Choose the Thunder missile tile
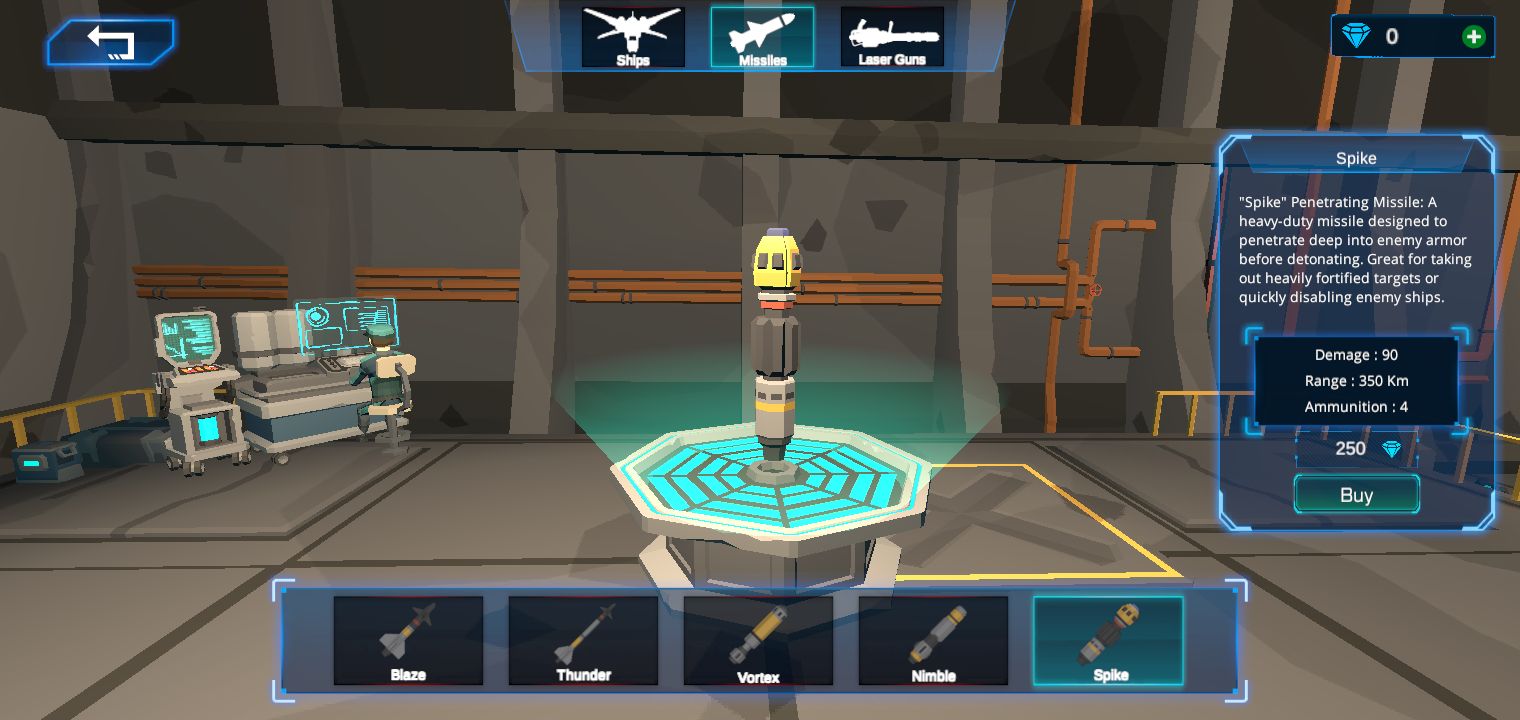The height and width of the screenshot is (720, 1520). point(583,641)
